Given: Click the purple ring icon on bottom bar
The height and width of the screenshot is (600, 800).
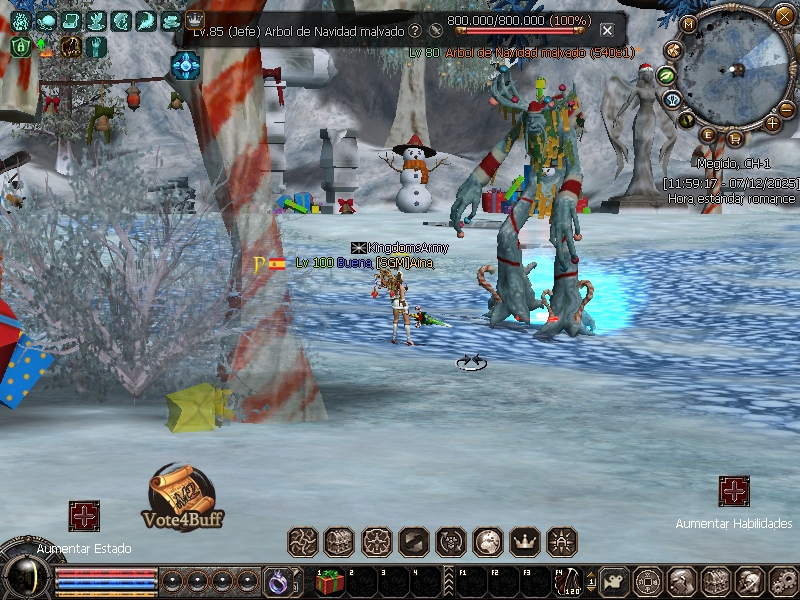Looking at the screenshot, I should [x=276, y=580].
